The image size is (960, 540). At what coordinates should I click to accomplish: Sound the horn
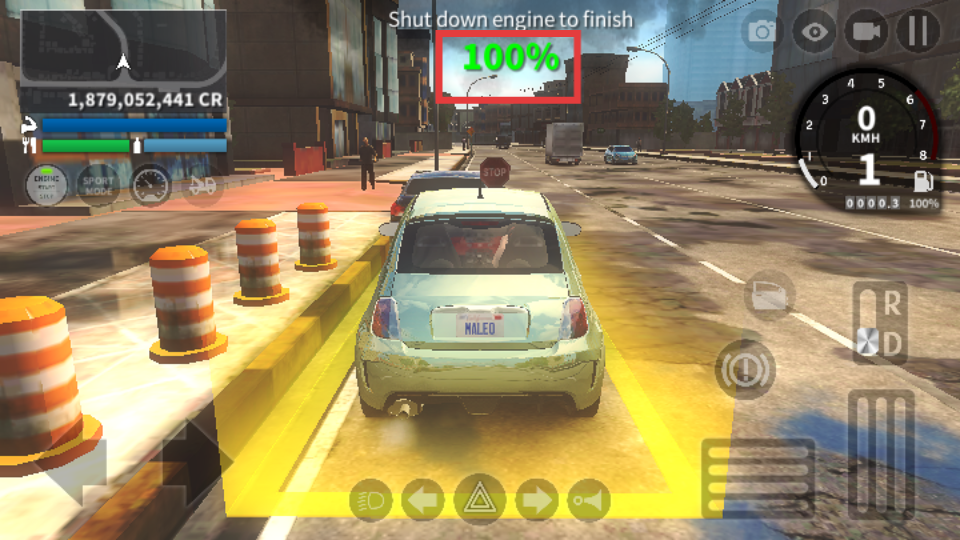pos(589,499)
